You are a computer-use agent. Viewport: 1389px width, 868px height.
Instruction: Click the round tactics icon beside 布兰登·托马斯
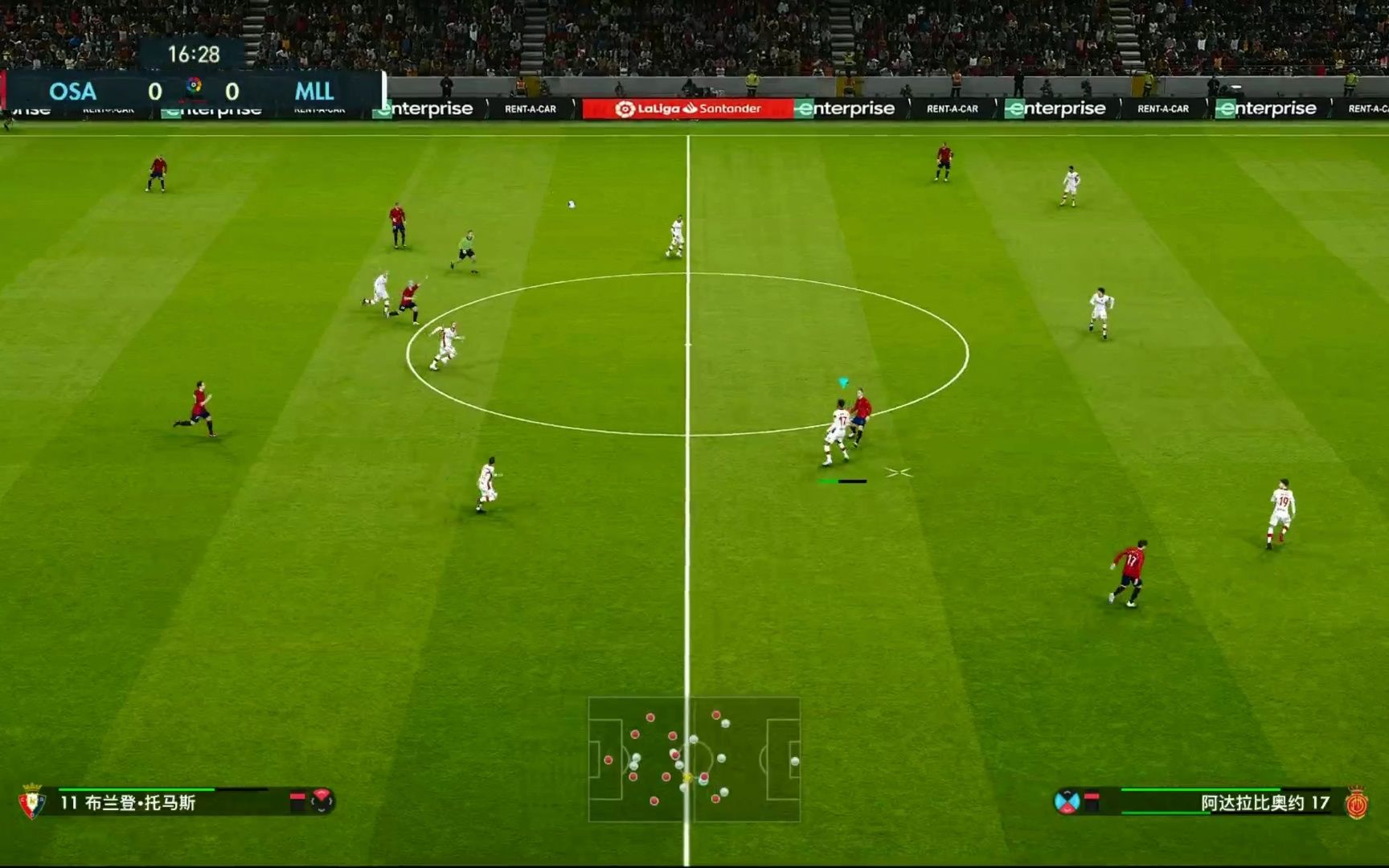322,800
